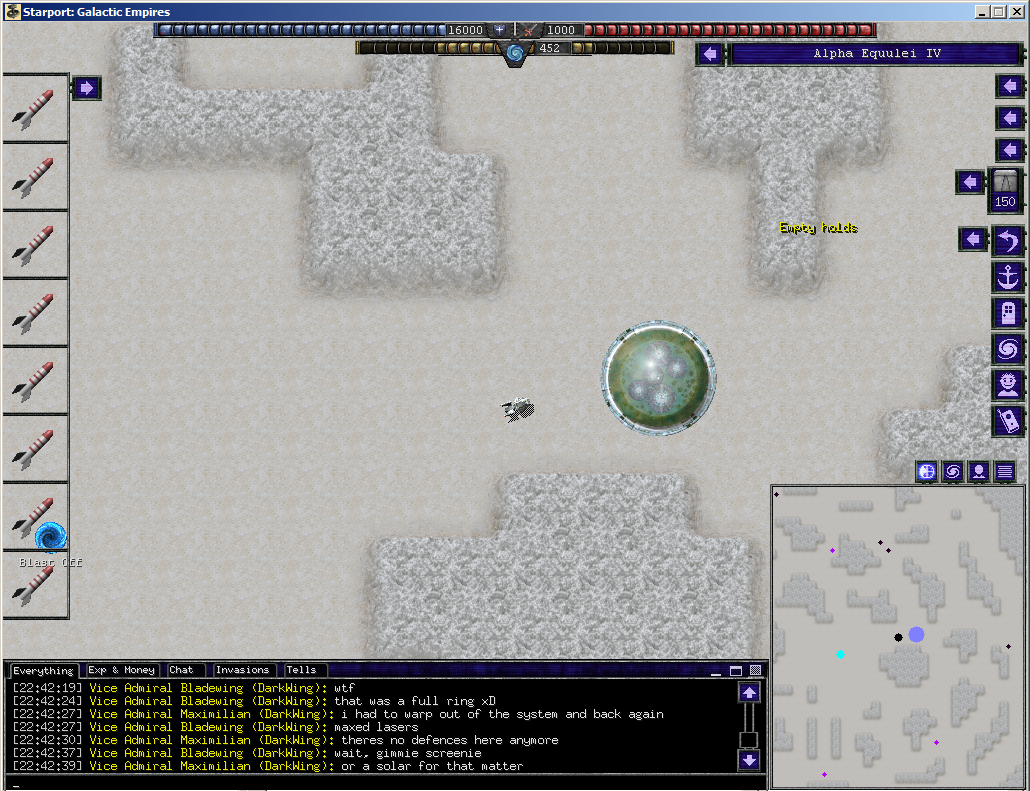This screenshot has width=1030, height=791.
Task: Click the handheld device button
Action: click(x=1007, y=420)
